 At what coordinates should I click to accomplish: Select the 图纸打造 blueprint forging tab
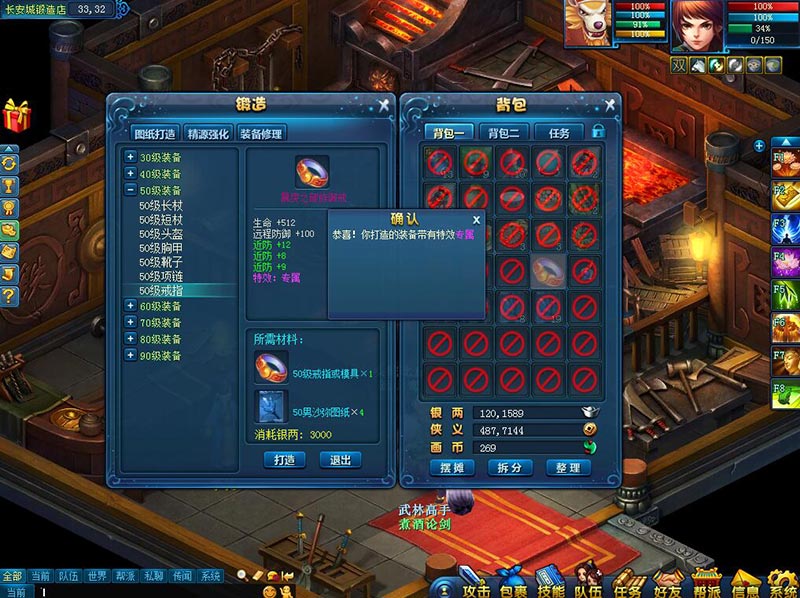pyautogui.click(x=155, y=134)
